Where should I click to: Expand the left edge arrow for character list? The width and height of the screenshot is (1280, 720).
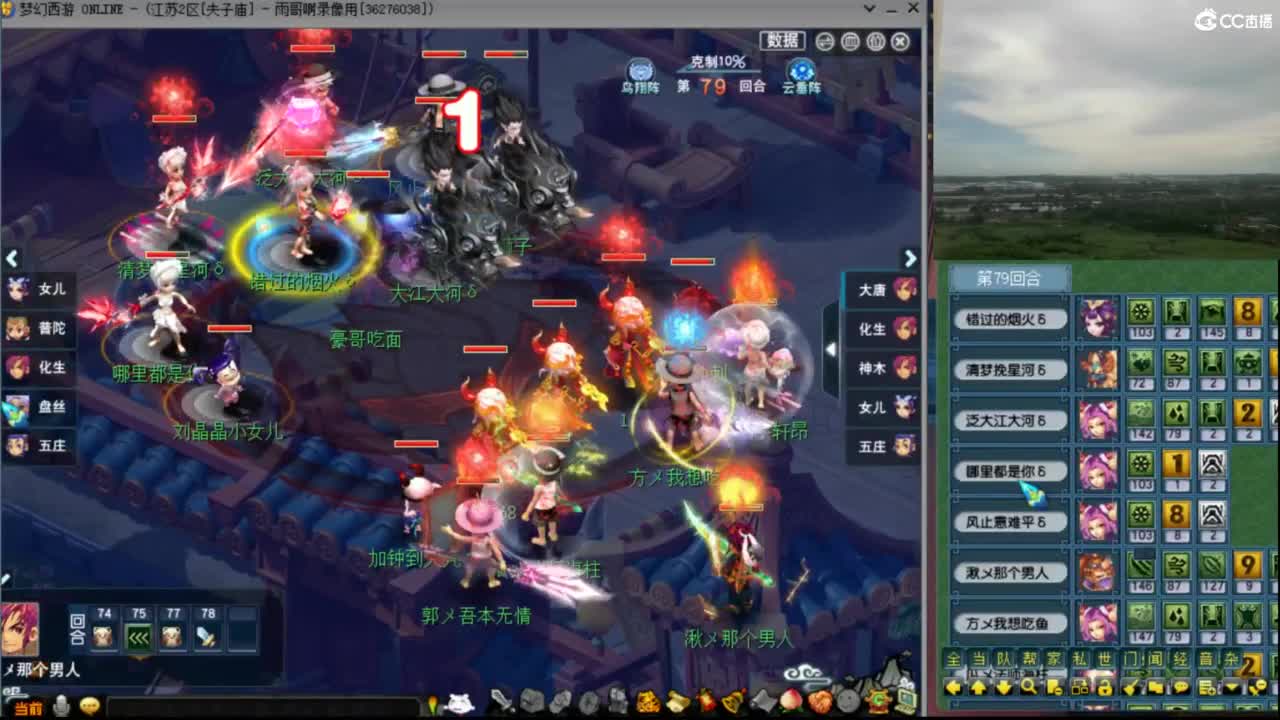pyautogui.click(x=12, y=259)
